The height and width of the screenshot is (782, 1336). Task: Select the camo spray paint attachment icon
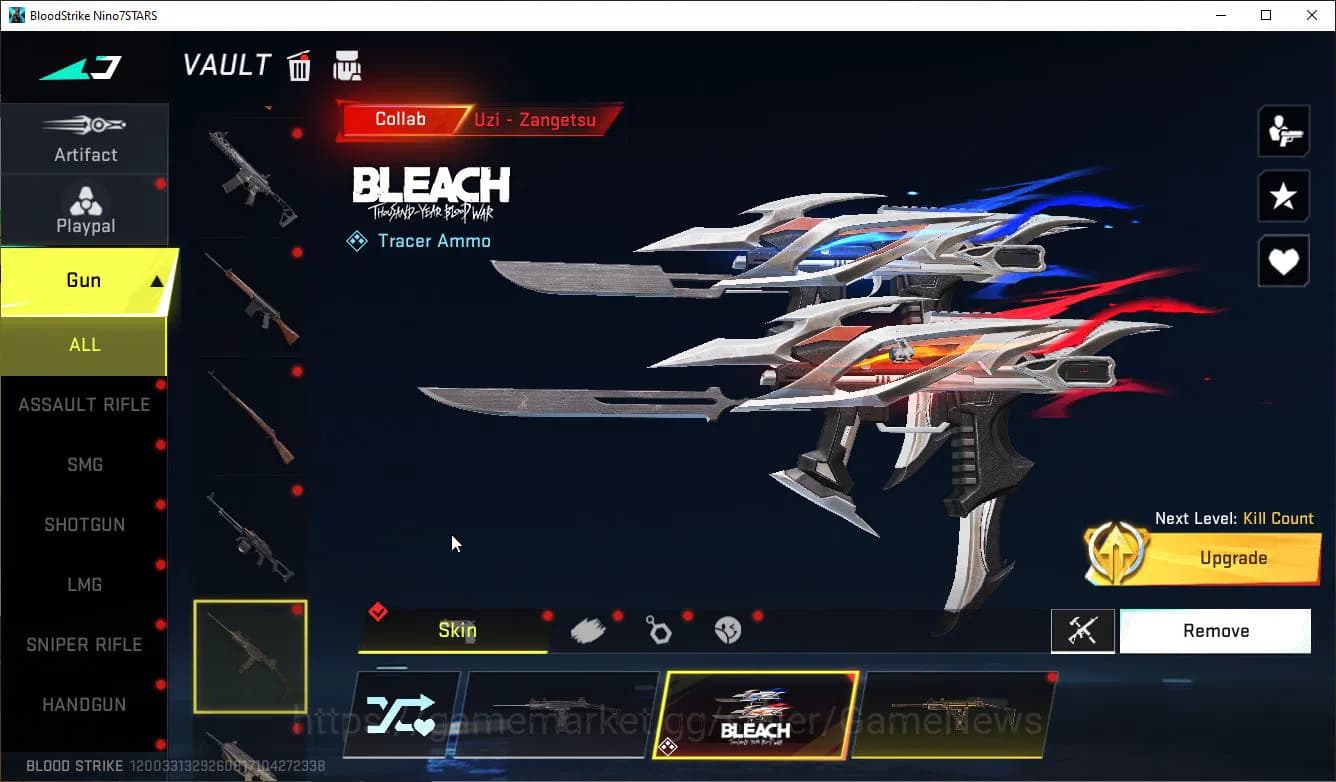(589, 629)
